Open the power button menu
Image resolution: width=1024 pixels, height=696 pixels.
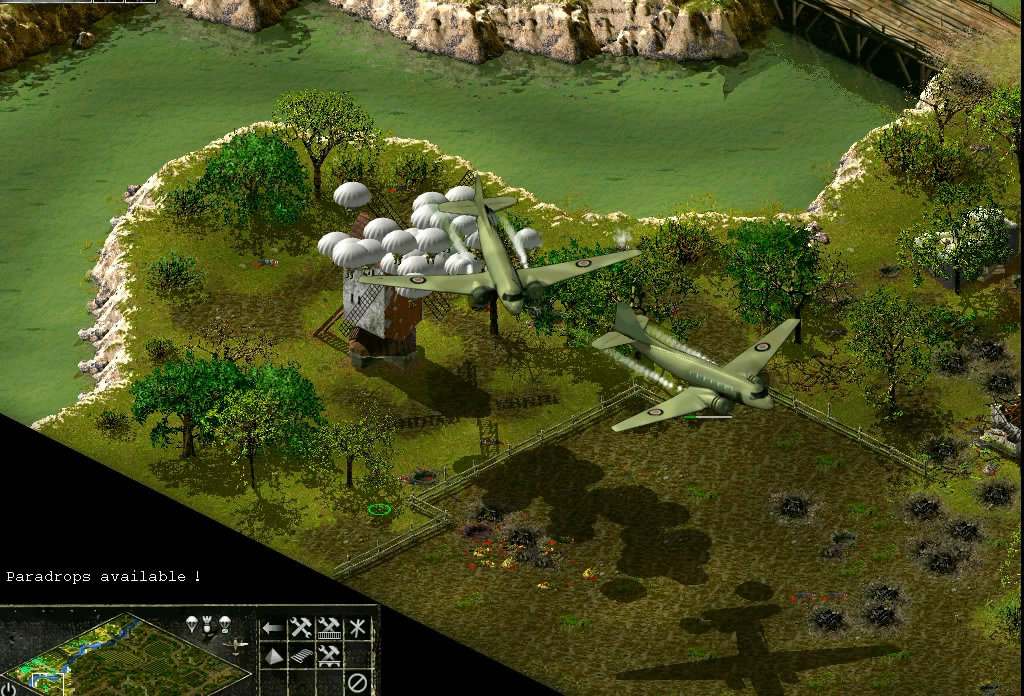point(9,688)
